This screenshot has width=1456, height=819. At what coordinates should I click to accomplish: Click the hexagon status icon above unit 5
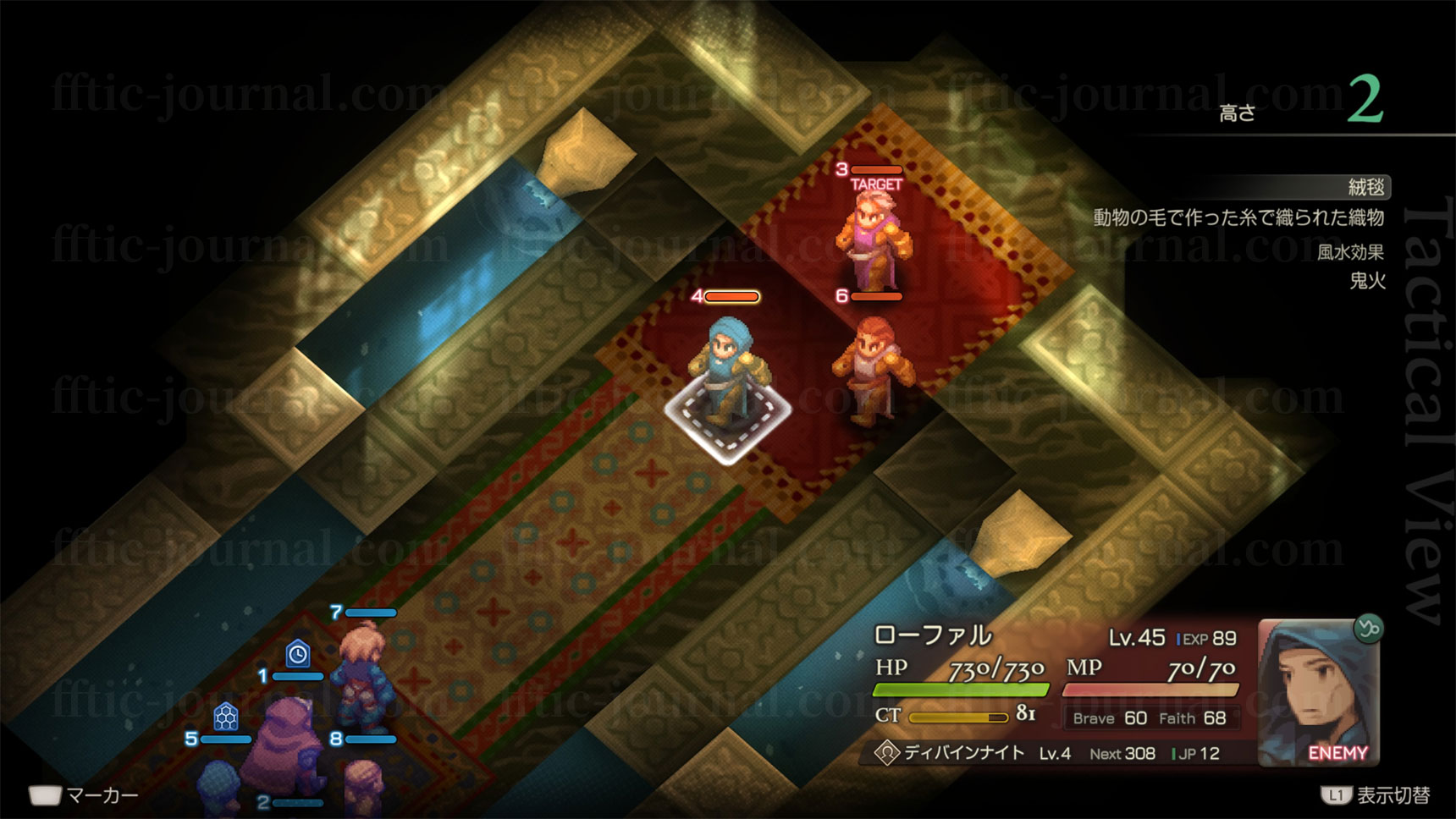click(225, 717)
